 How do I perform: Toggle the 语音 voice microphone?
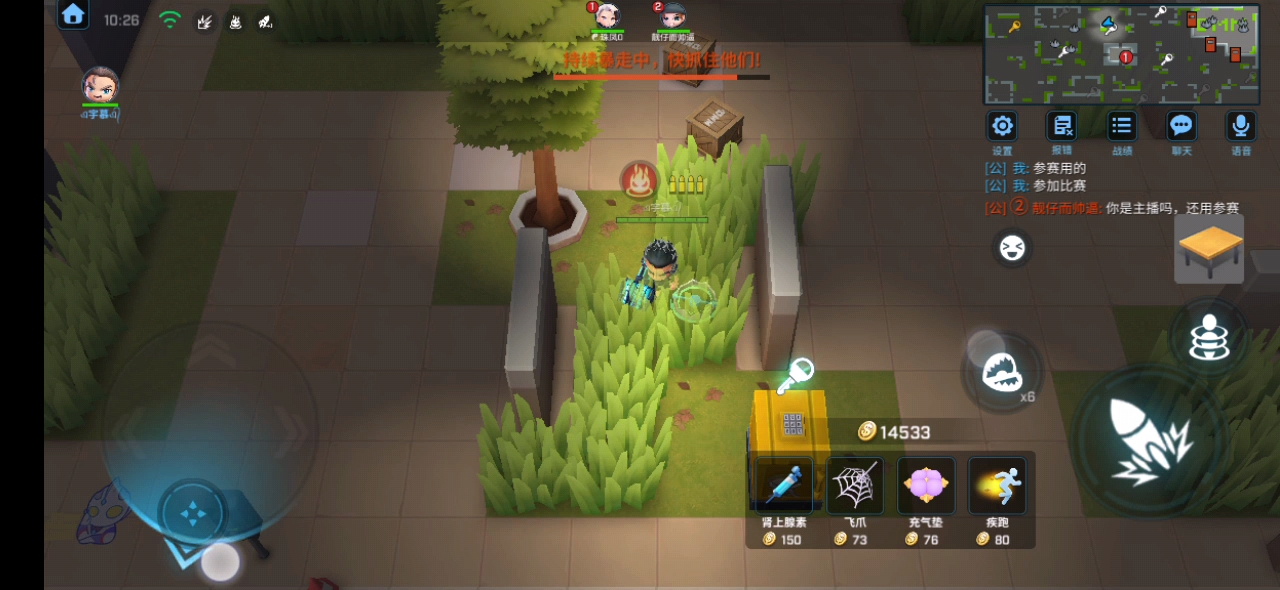pos(1241,127)
